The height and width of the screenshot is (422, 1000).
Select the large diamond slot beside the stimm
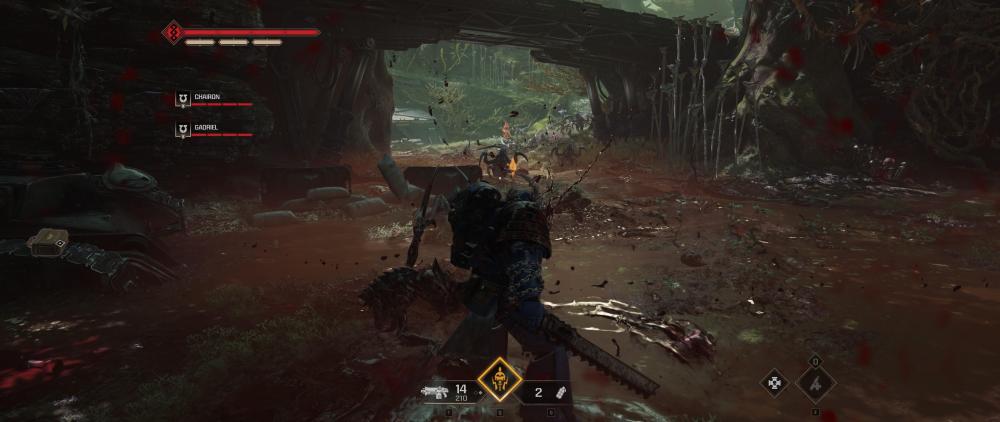[815, 382]
